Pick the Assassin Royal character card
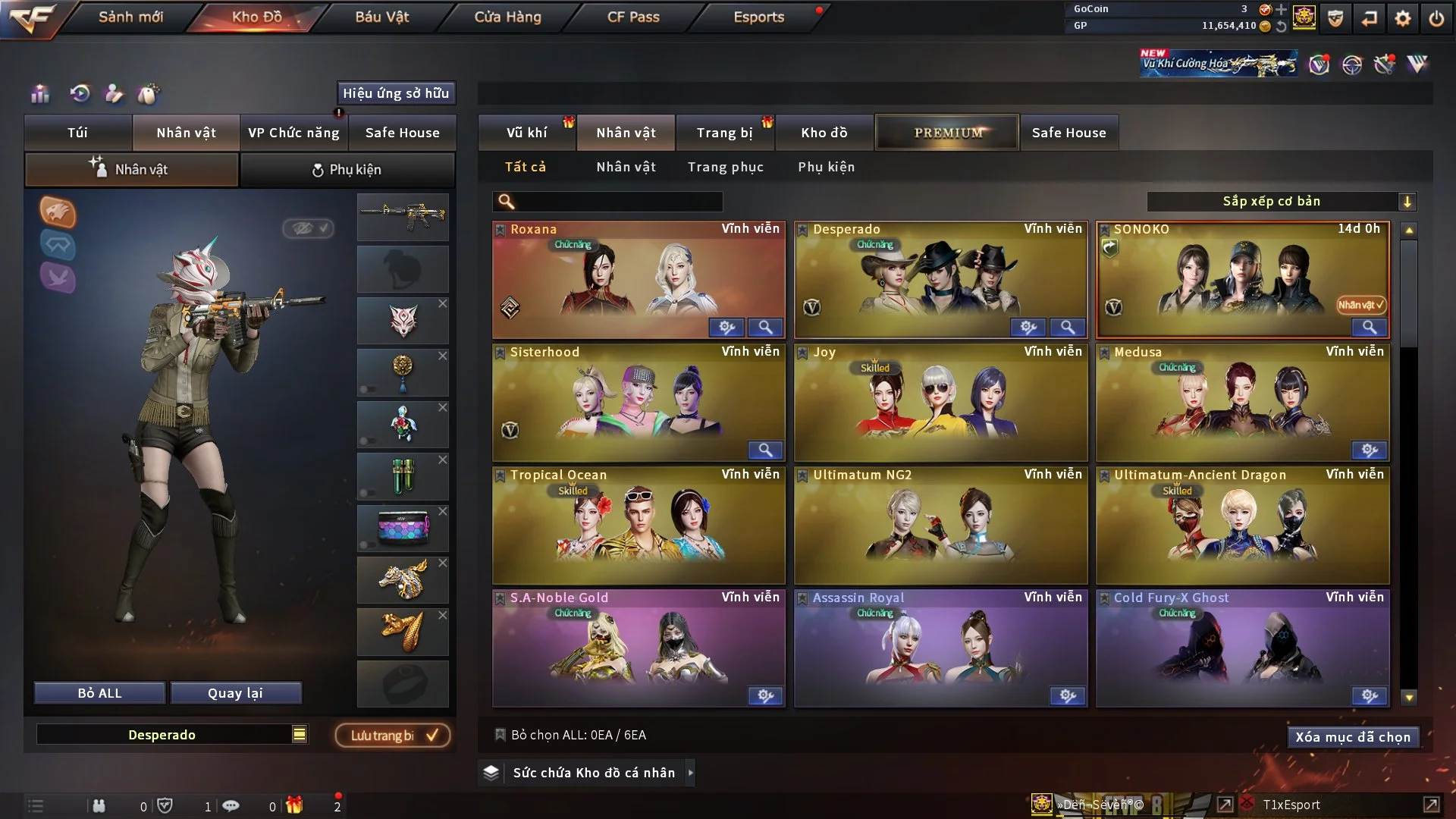The height and width of the screenshot is (819, 1456). coord(940,648)
